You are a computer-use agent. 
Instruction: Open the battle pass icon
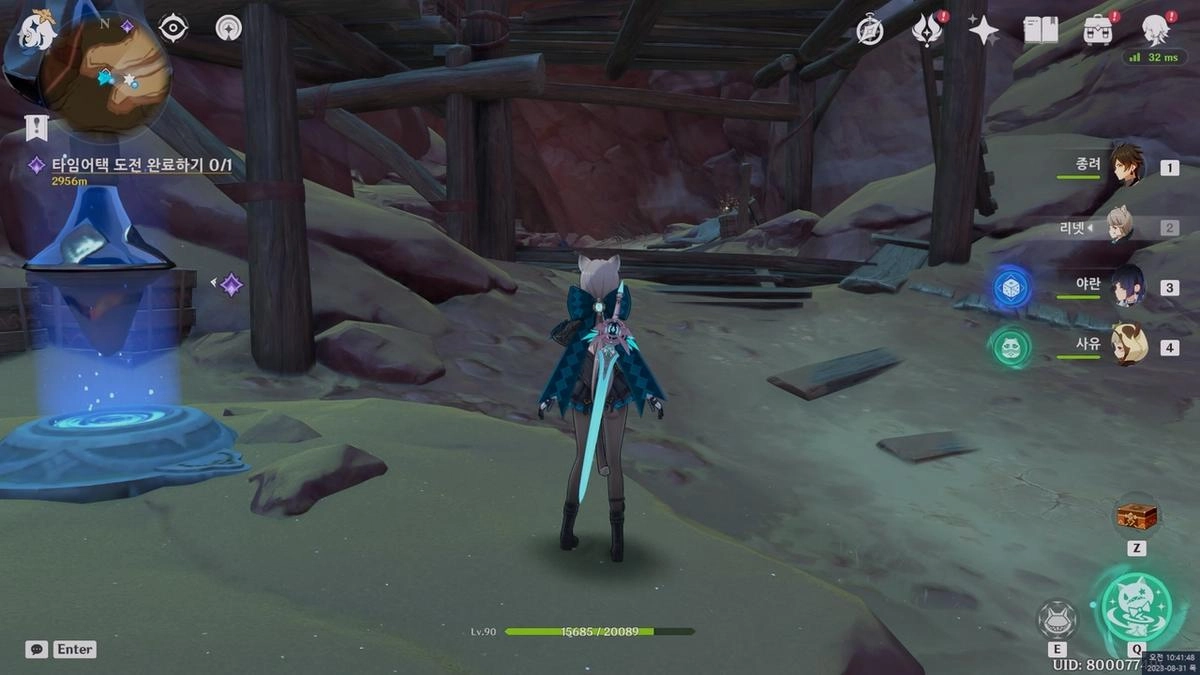pyautogui.click(x=927, y=30)
